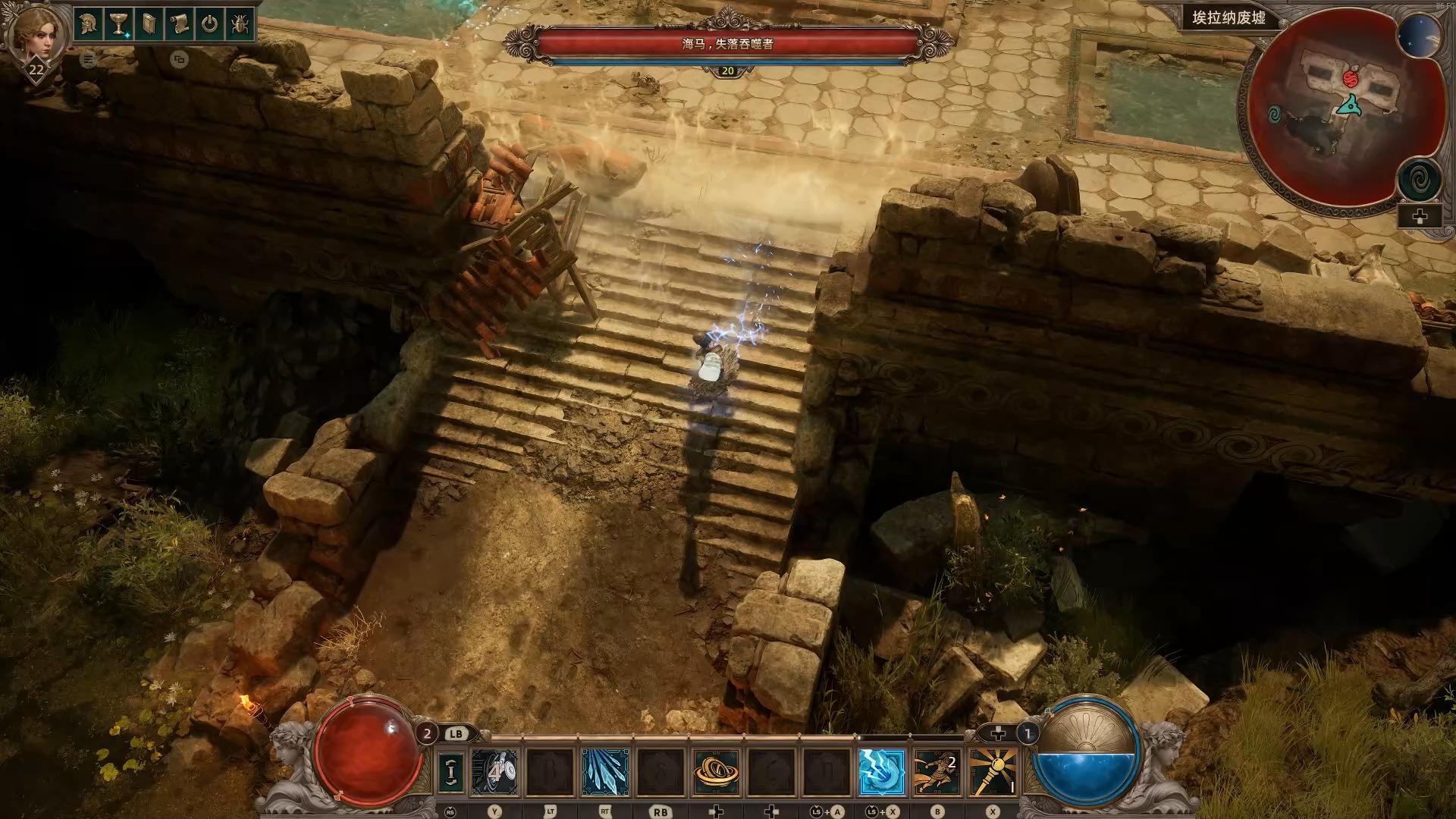Cast the highlighted blue lightning skill
Viewport: 1456px width, 819px height.
click(881, 772)
